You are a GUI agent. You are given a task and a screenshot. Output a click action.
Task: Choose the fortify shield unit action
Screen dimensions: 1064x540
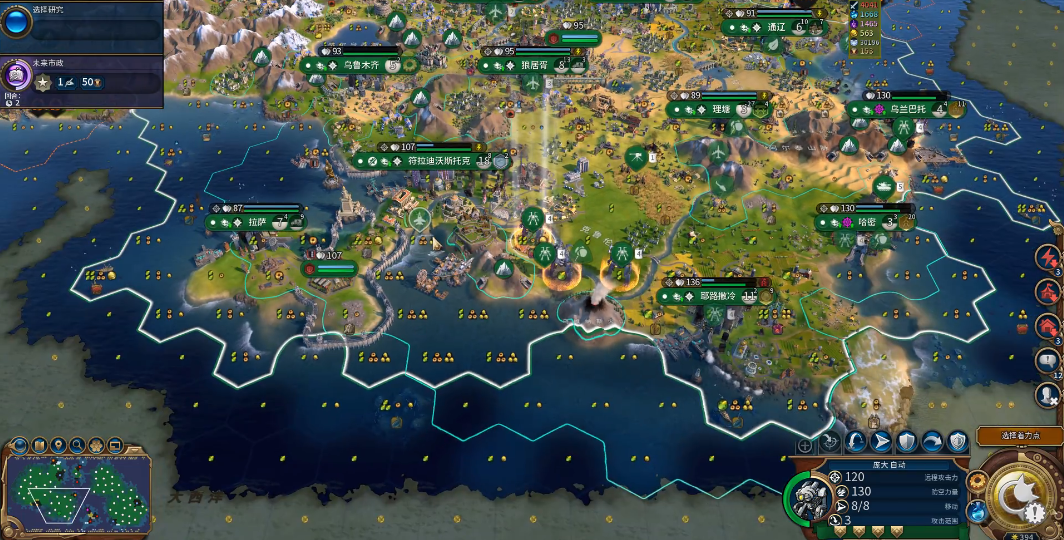coord(907,441)
